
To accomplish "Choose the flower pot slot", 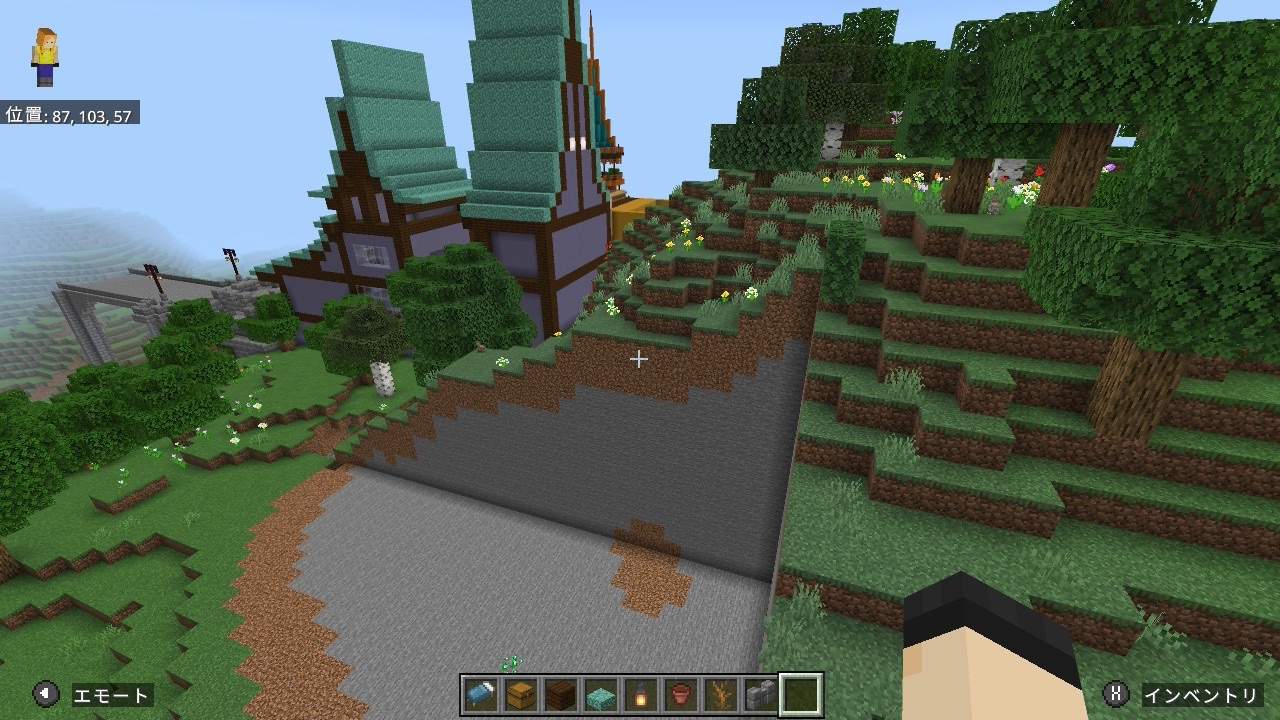I will [681, 694].
